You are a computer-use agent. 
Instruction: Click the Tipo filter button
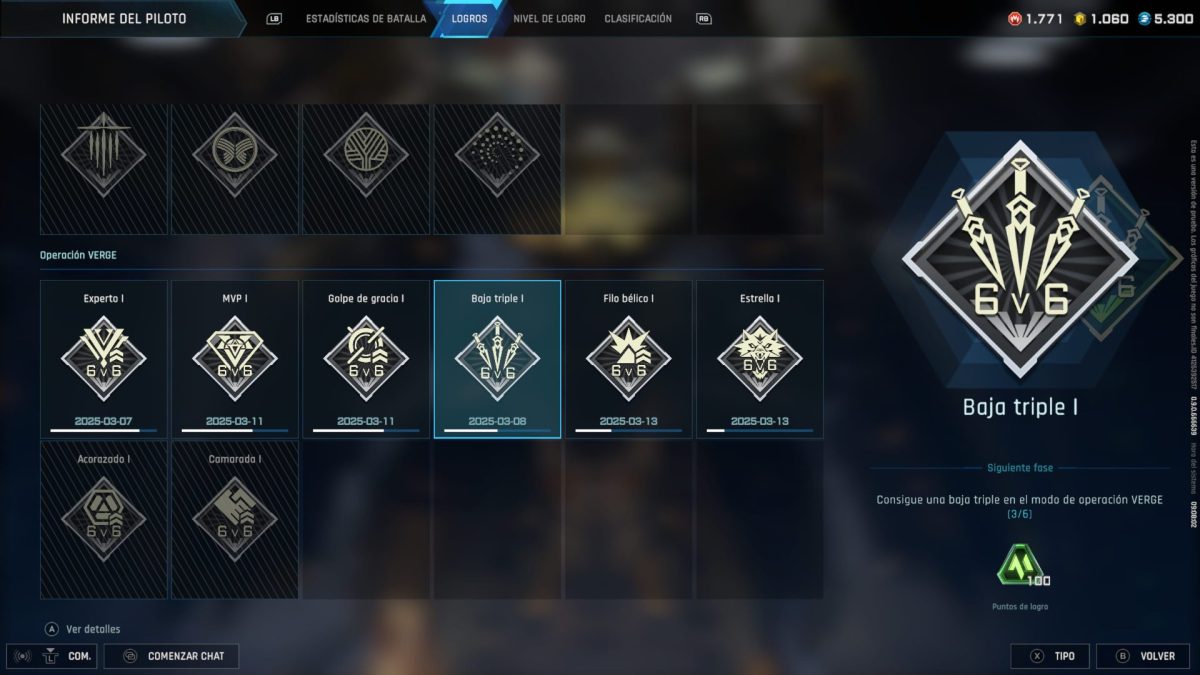point(1049,656)
